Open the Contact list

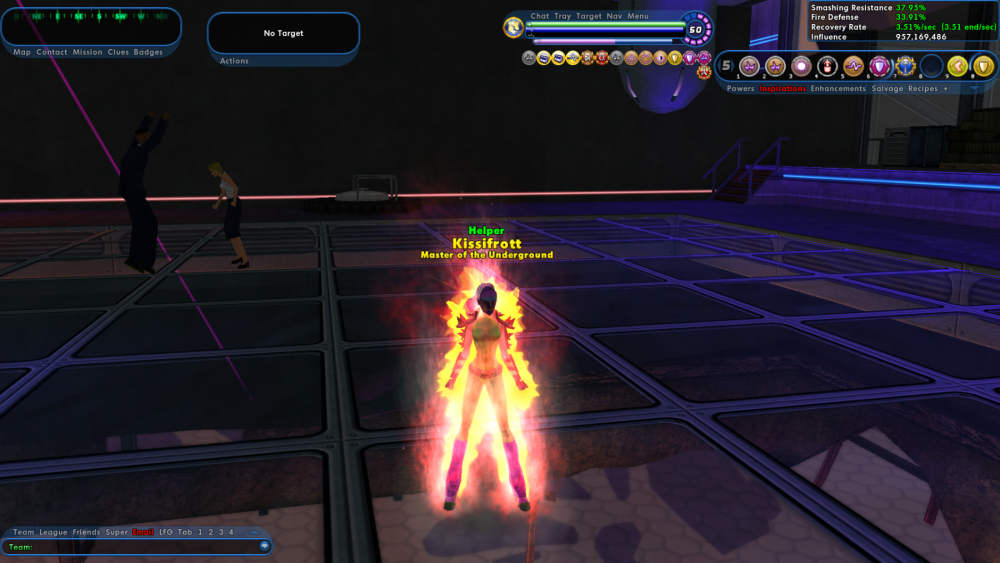pos(52,52)
